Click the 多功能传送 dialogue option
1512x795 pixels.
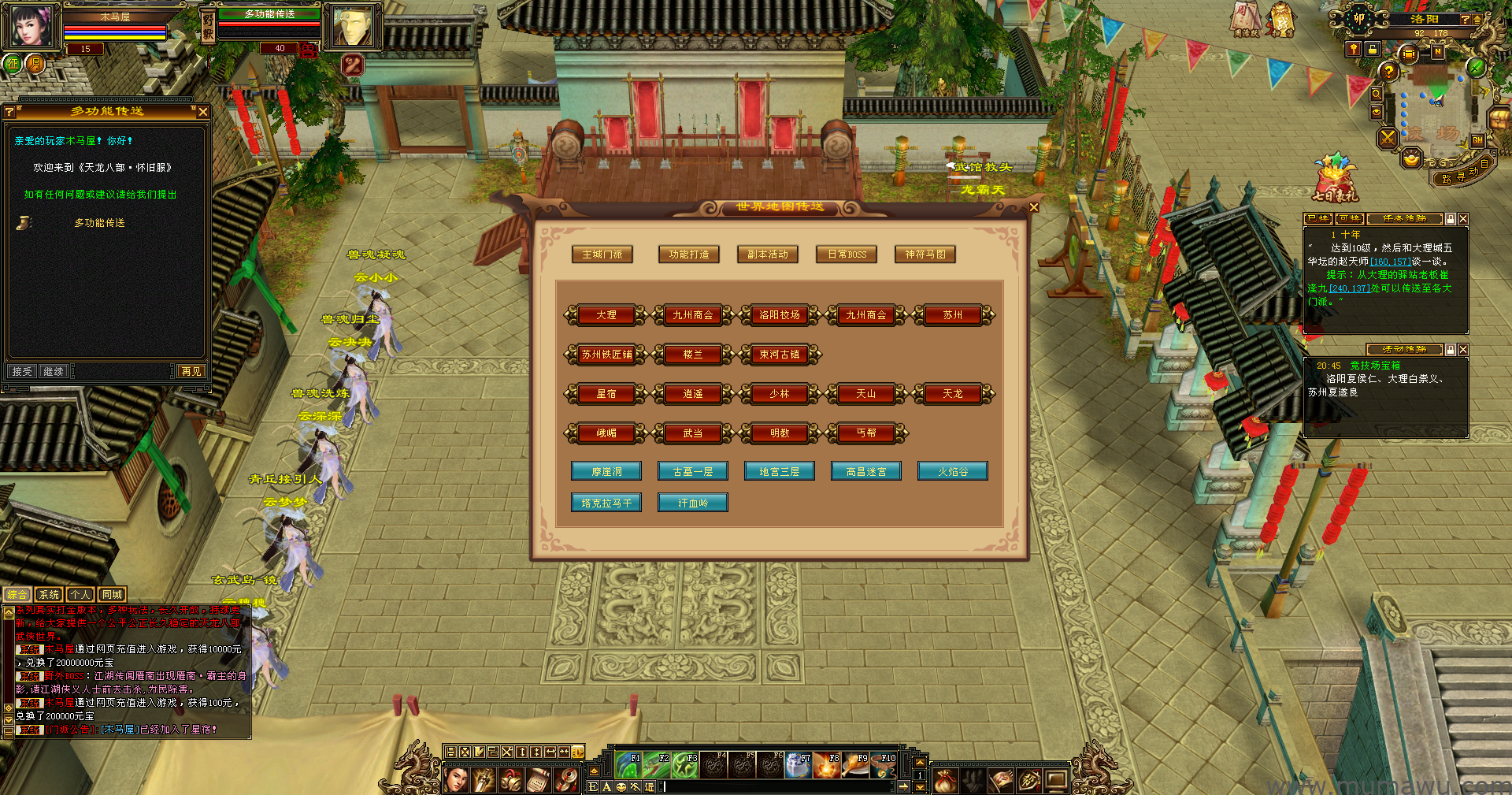click(x=99, y=223)
